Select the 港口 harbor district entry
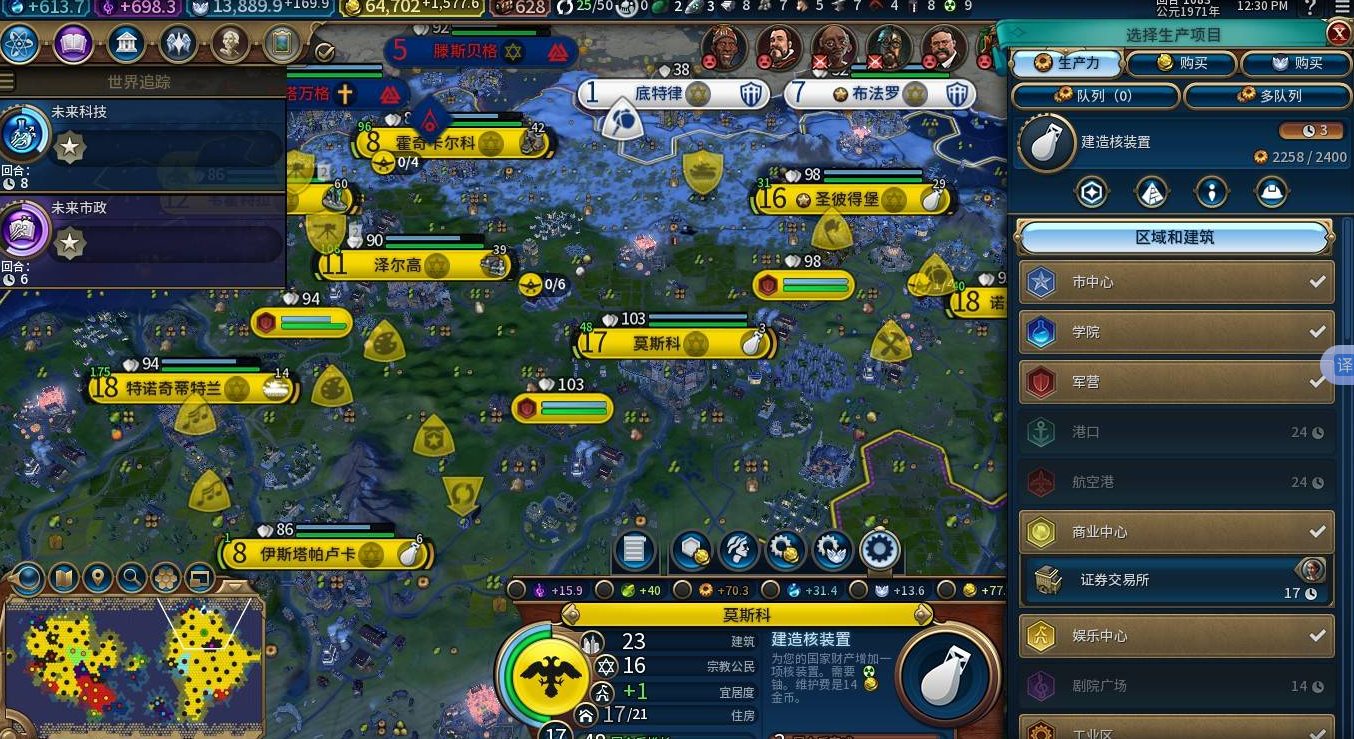Image resolution: width=1354 pixels, height=739 pixels. (x=1176, y=432)
